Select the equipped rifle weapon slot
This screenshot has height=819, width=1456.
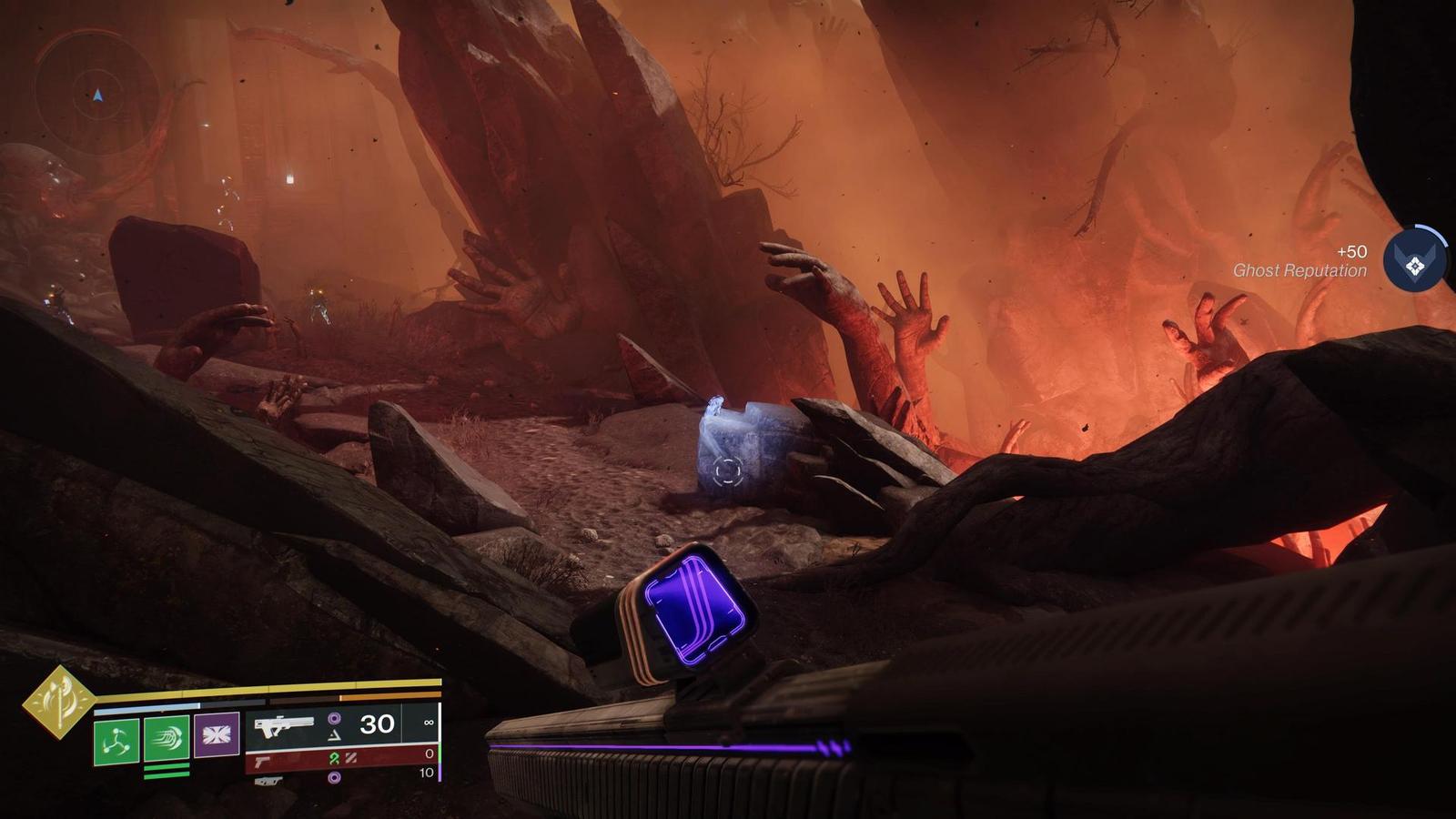(x=285, y=726)
